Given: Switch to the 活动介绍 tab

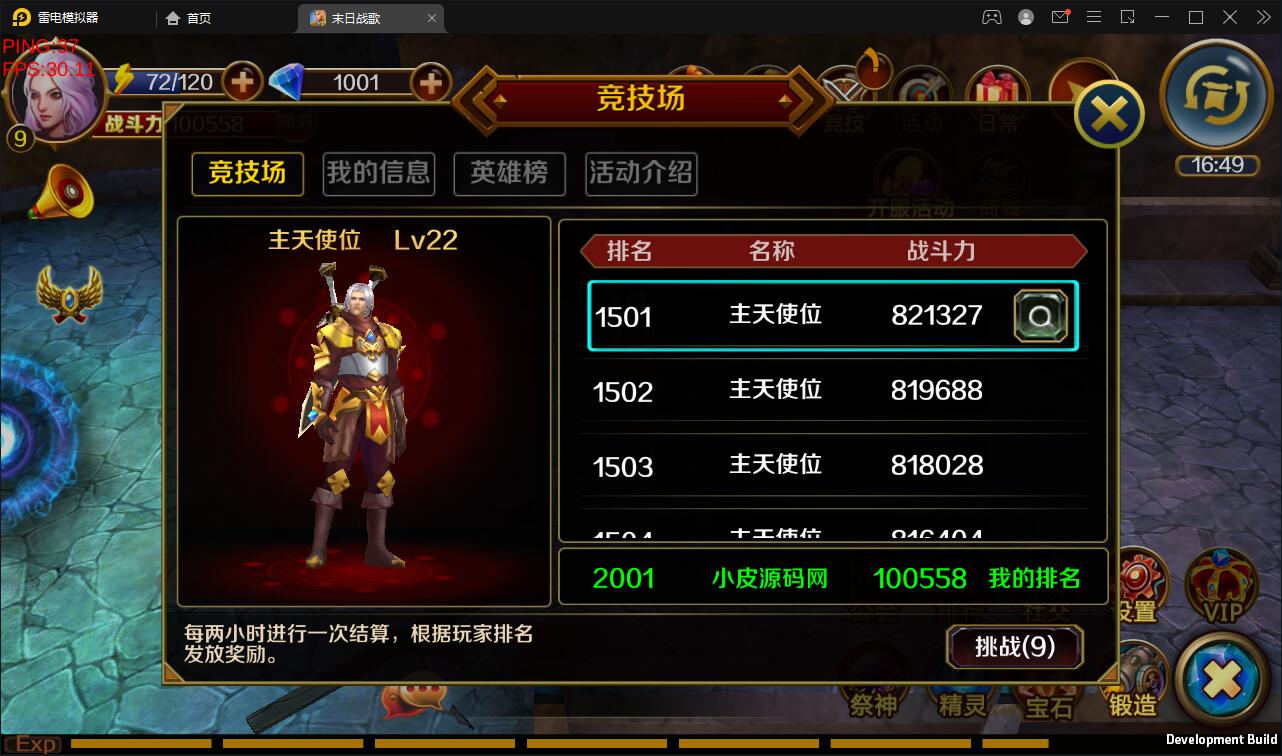Looking at the screenshot, I should pos(640,173).
